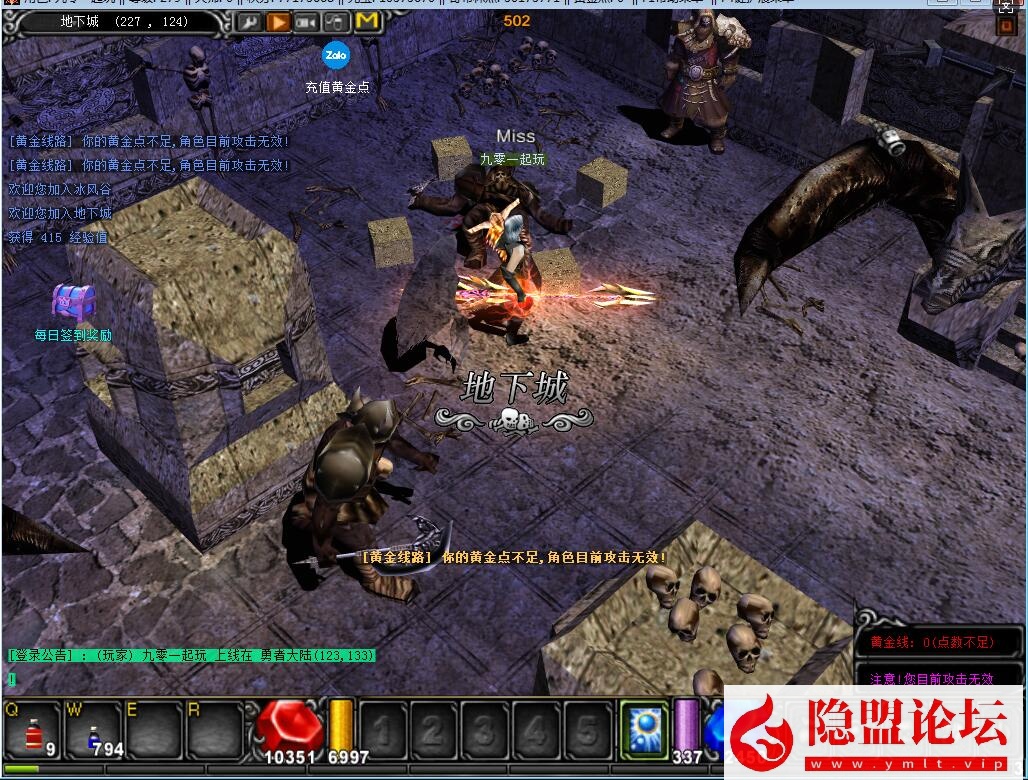Screen dimensions: 1028x780
Task: Toggle the video camera button
Action: [x=307, y=21]
